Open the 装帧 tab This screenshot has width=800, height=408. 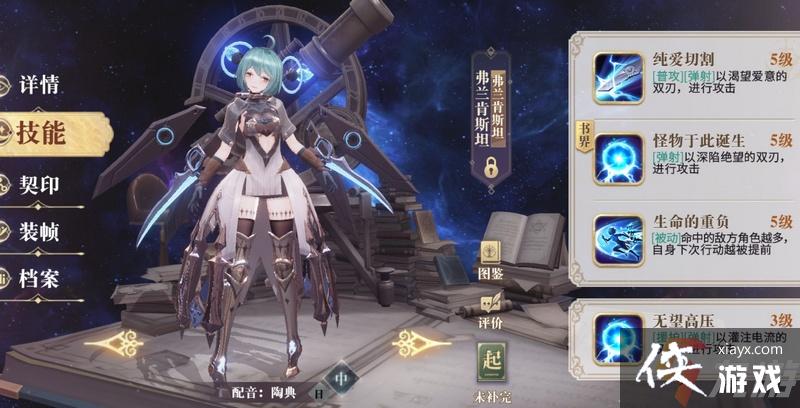[40, 232]
